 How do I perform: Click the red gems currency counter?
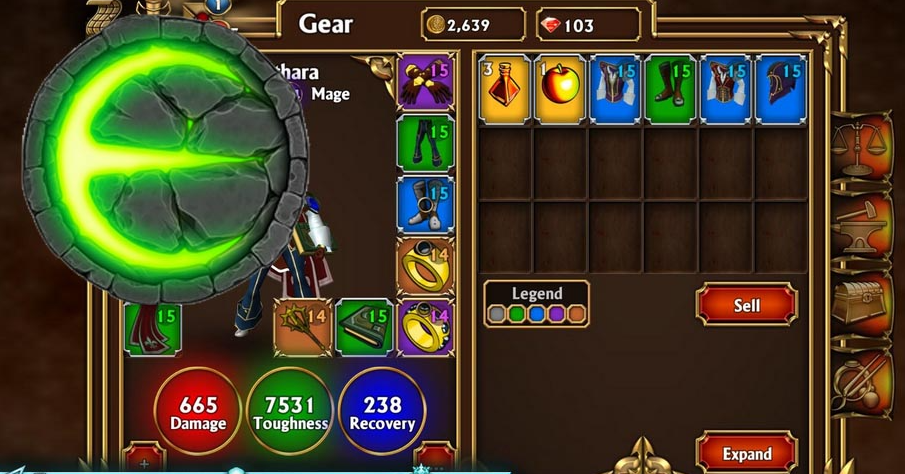[x=588, y=25]
